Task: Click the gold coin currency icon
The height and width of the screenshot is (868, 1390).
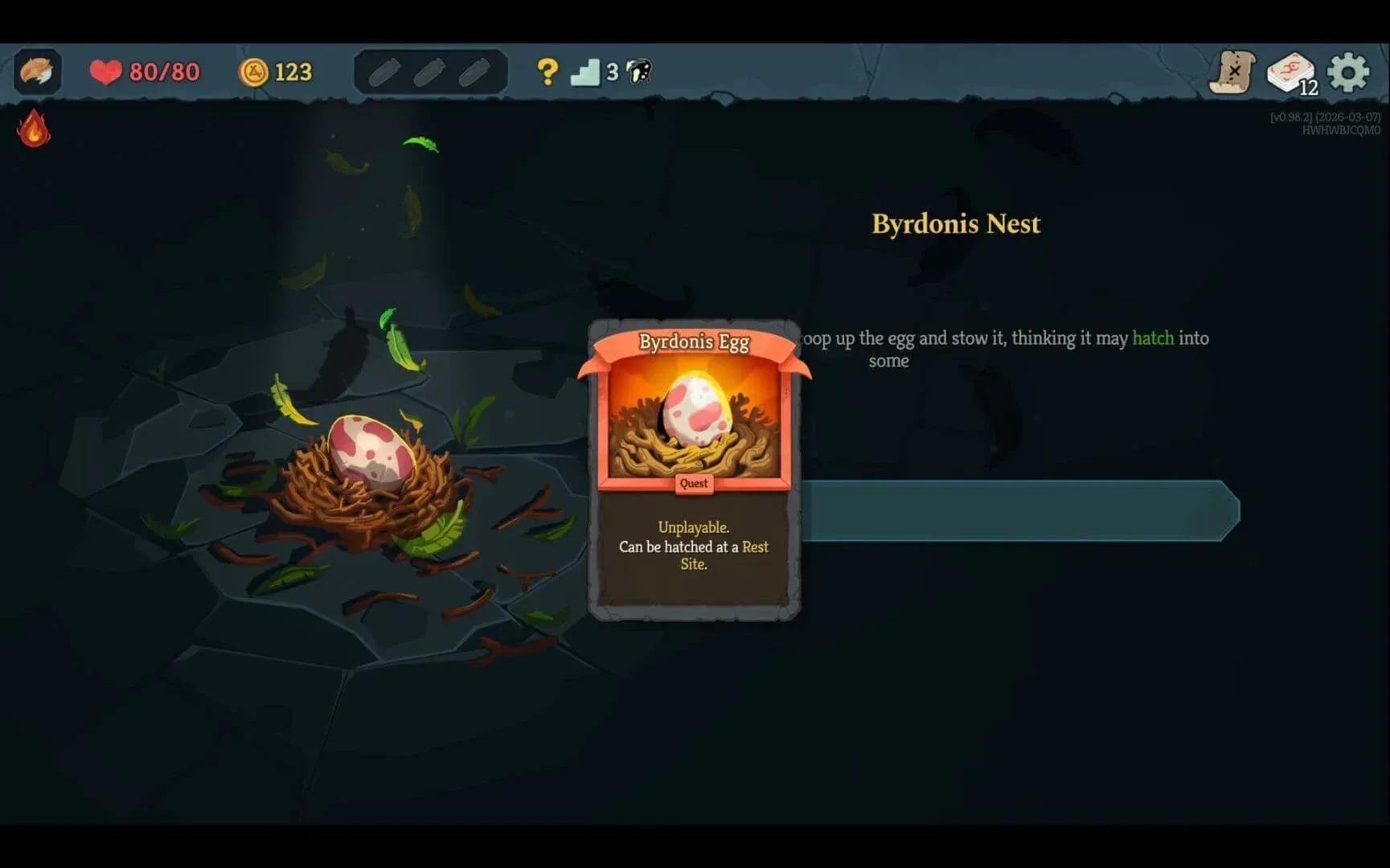Action: (x=253, y=72)
